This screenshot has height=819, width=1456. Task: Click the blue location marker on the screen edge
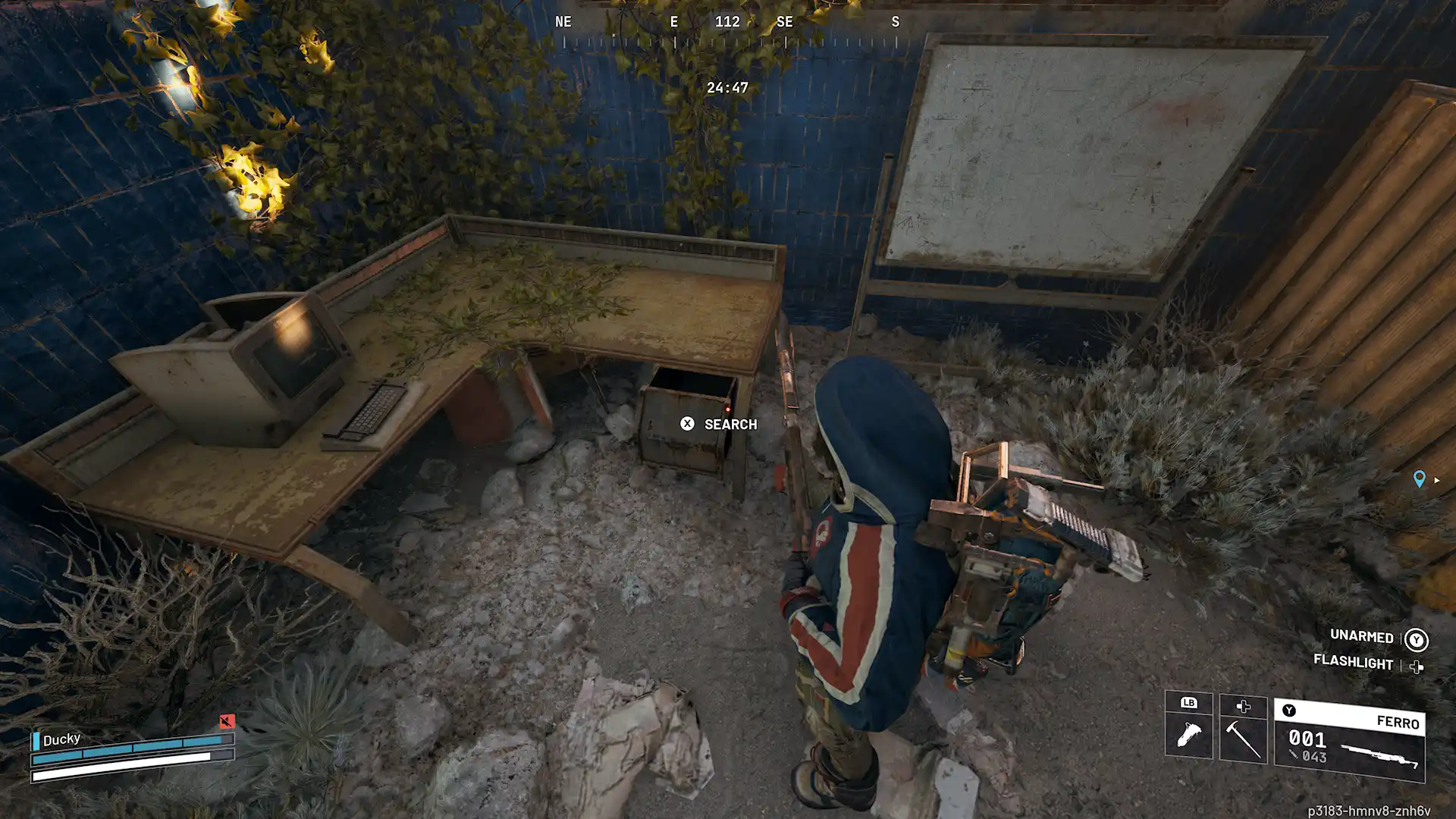(1419, 479)
